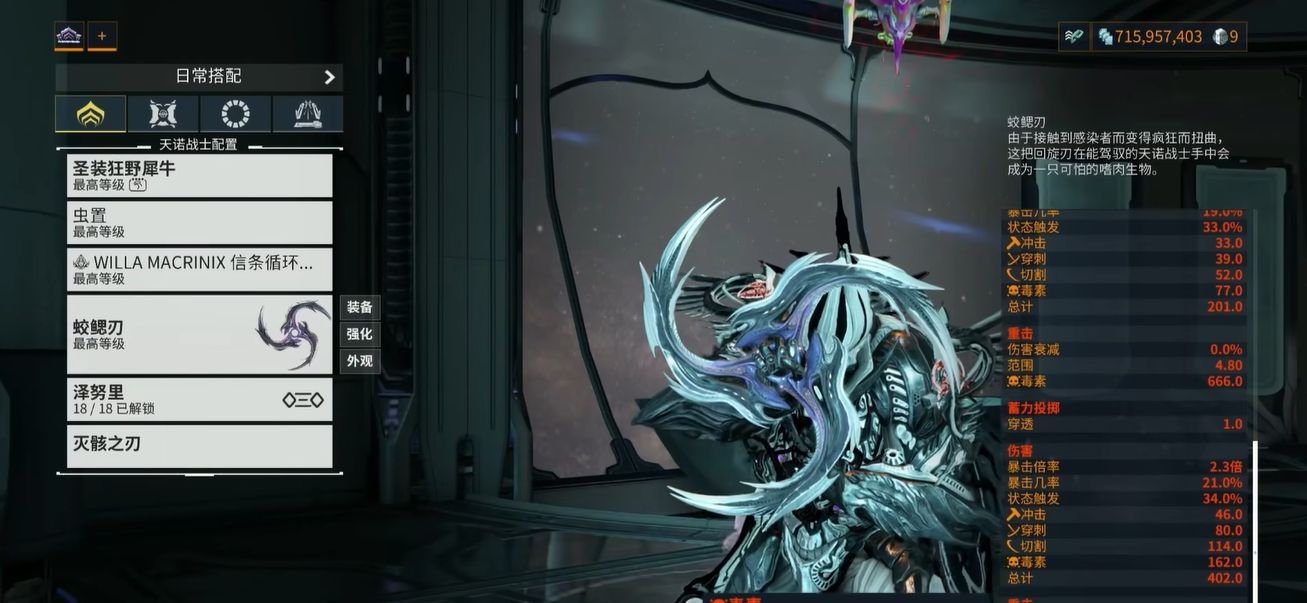
Task: Open the 强化 upgrade option
Action: tap(359, 334)
